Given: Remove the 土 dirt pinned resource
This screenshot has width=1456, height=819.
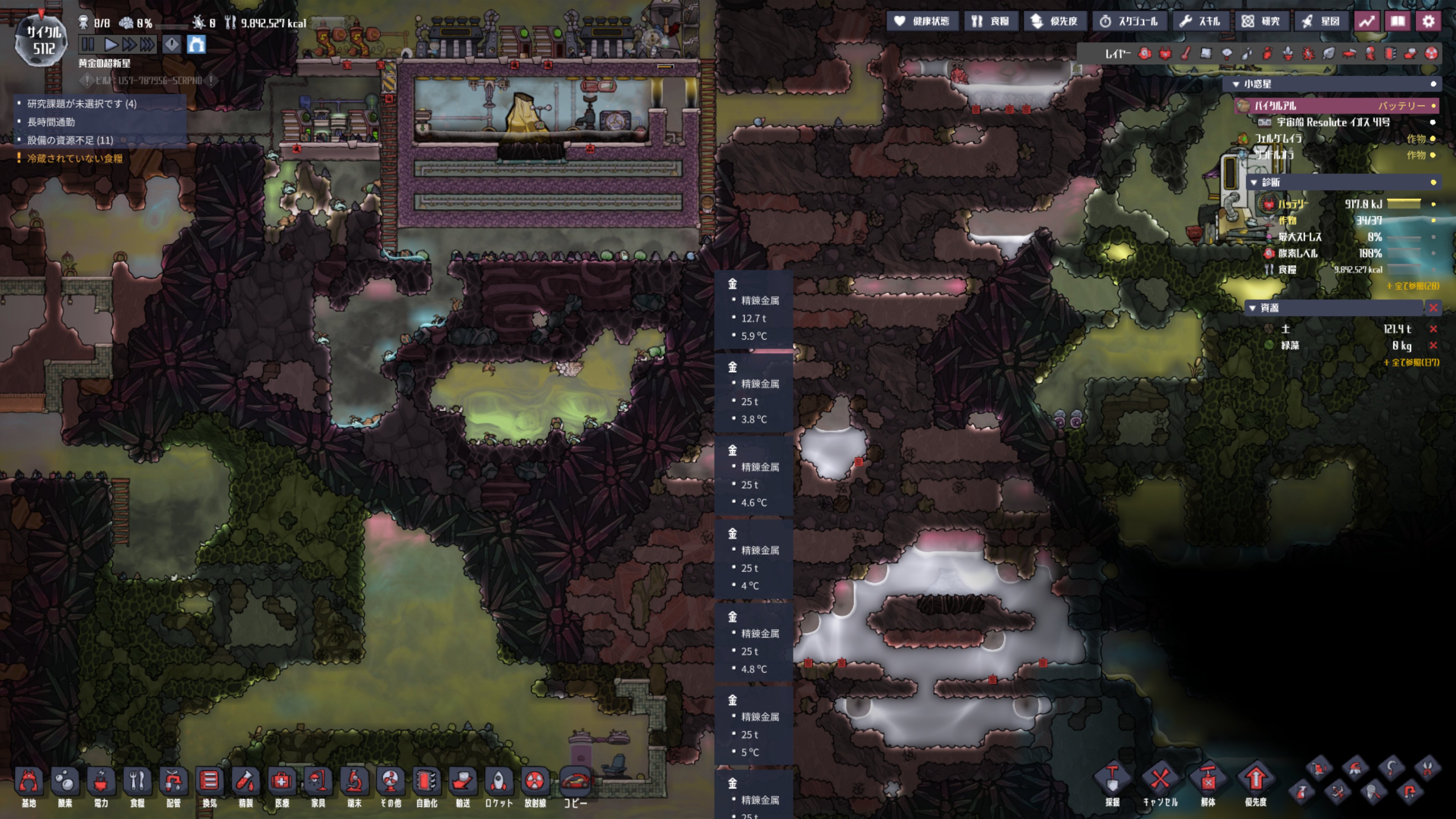Looking at the screenshot, I should 1433,329.
